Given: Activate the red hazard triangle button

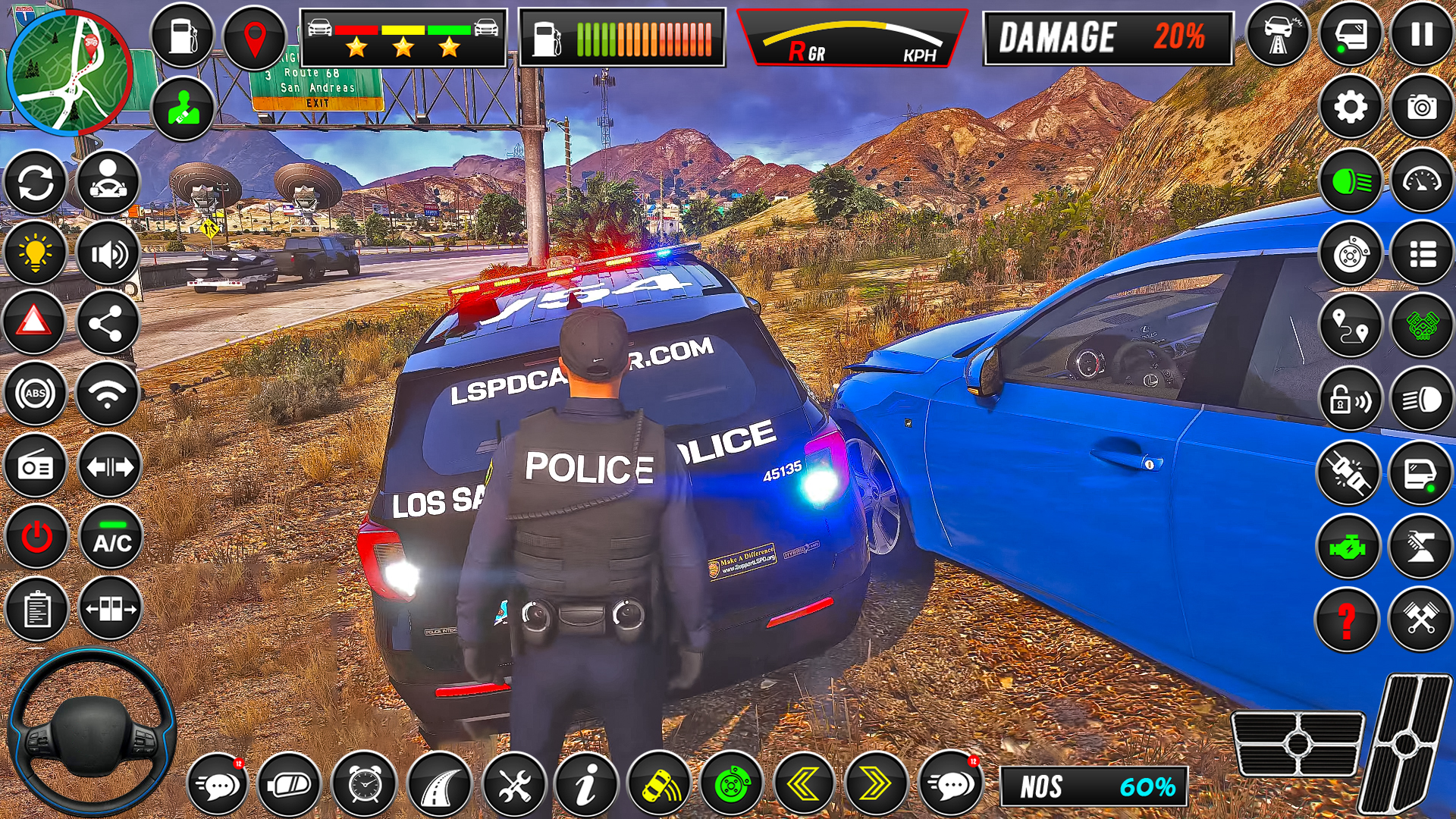Looking at the screenshot, I should point(34,322).
